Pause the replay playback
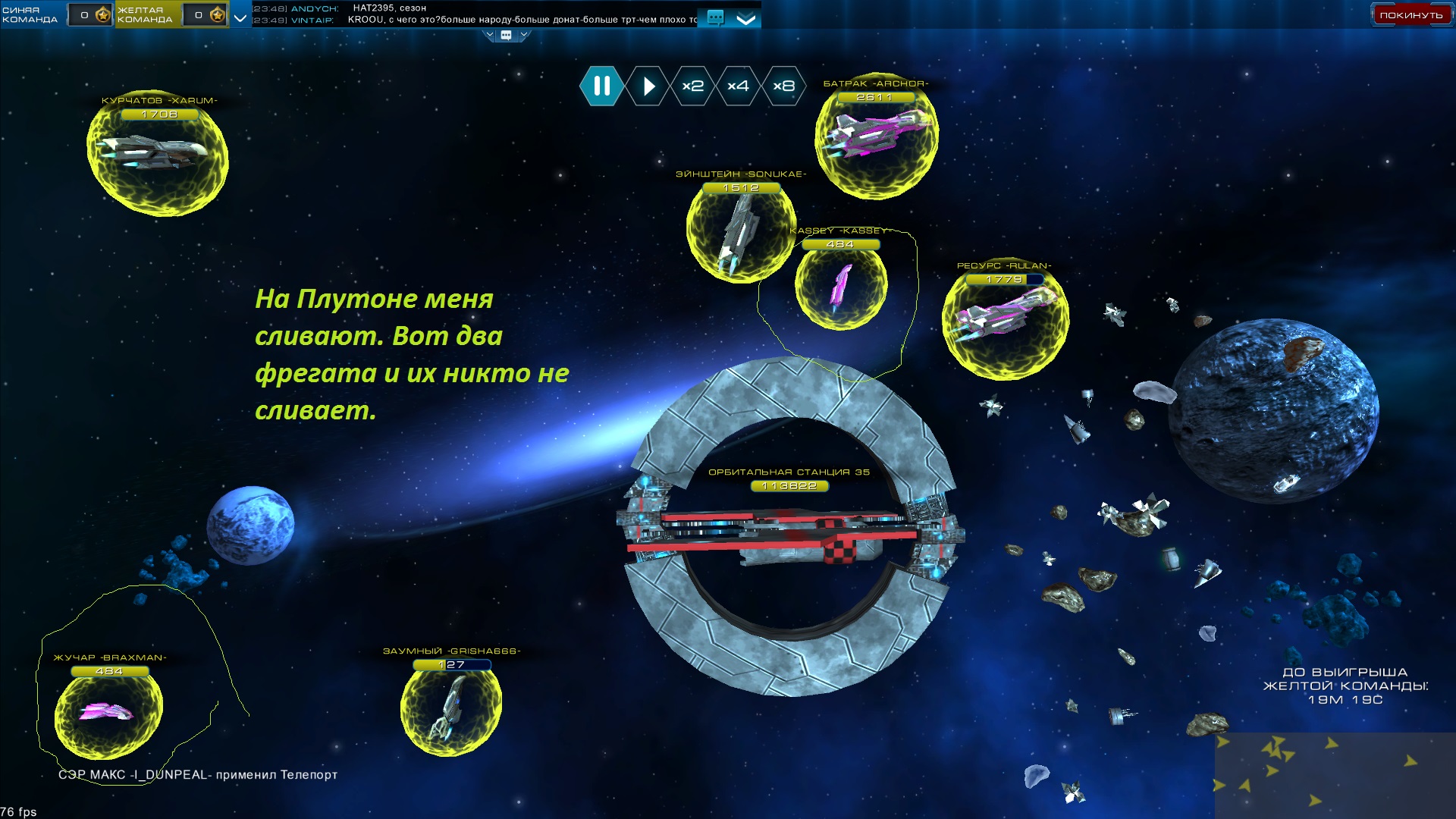1456x819 pixels. 601,86
